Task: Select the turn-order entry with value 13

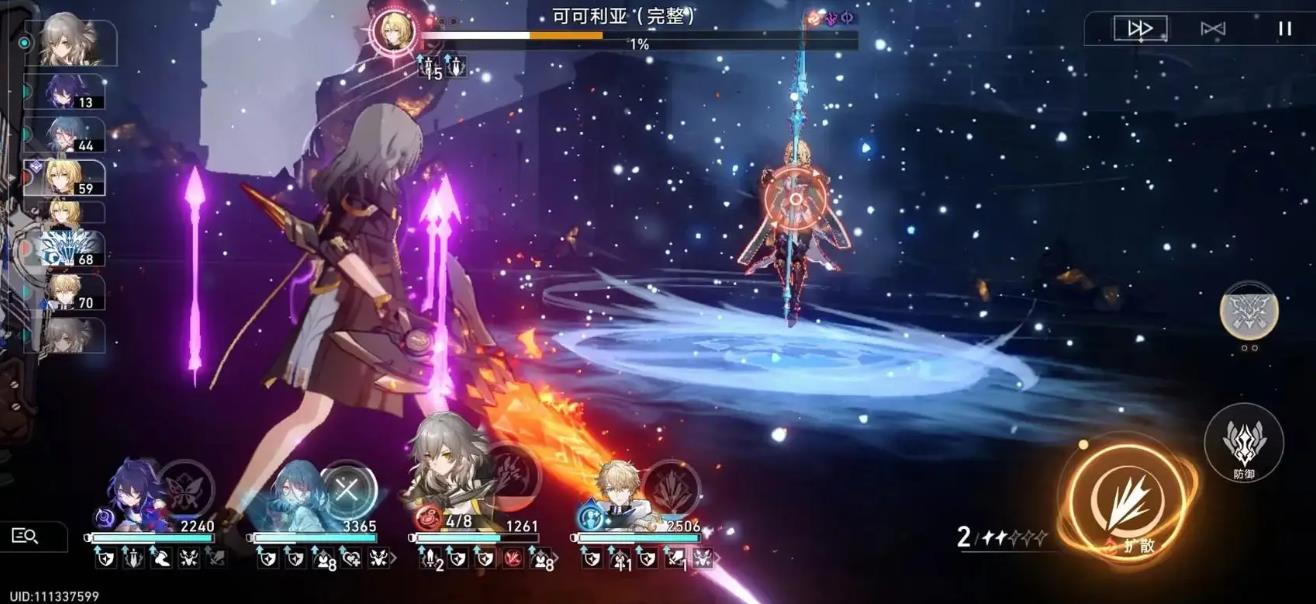Action: click(75, 91)
